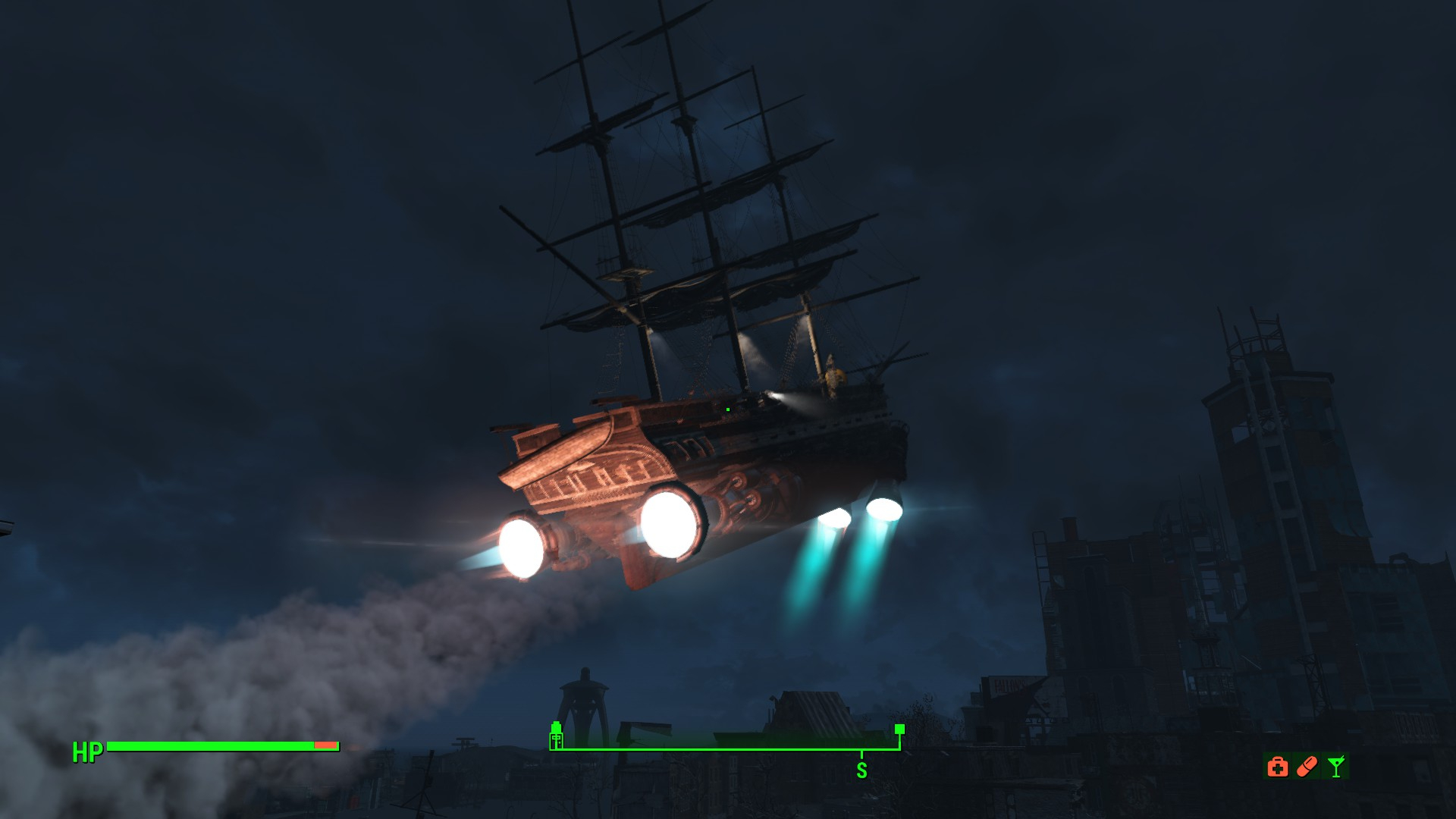Click the green square marker on the compass
1456x819 pixels.
pyautogui.click(x=899, y=730)
